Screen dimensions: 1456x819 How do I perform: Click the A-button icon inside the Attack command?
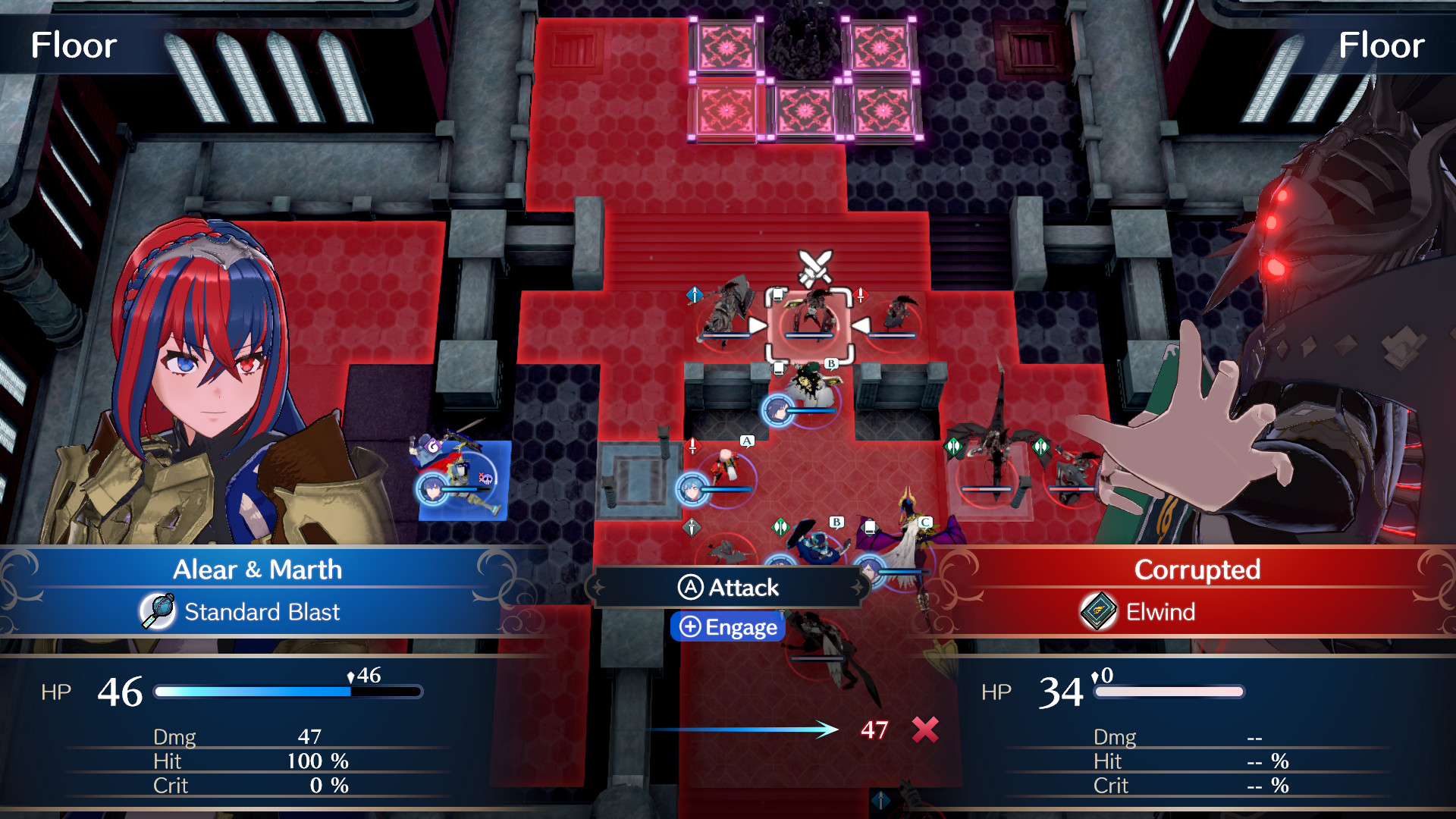(689, 588)
